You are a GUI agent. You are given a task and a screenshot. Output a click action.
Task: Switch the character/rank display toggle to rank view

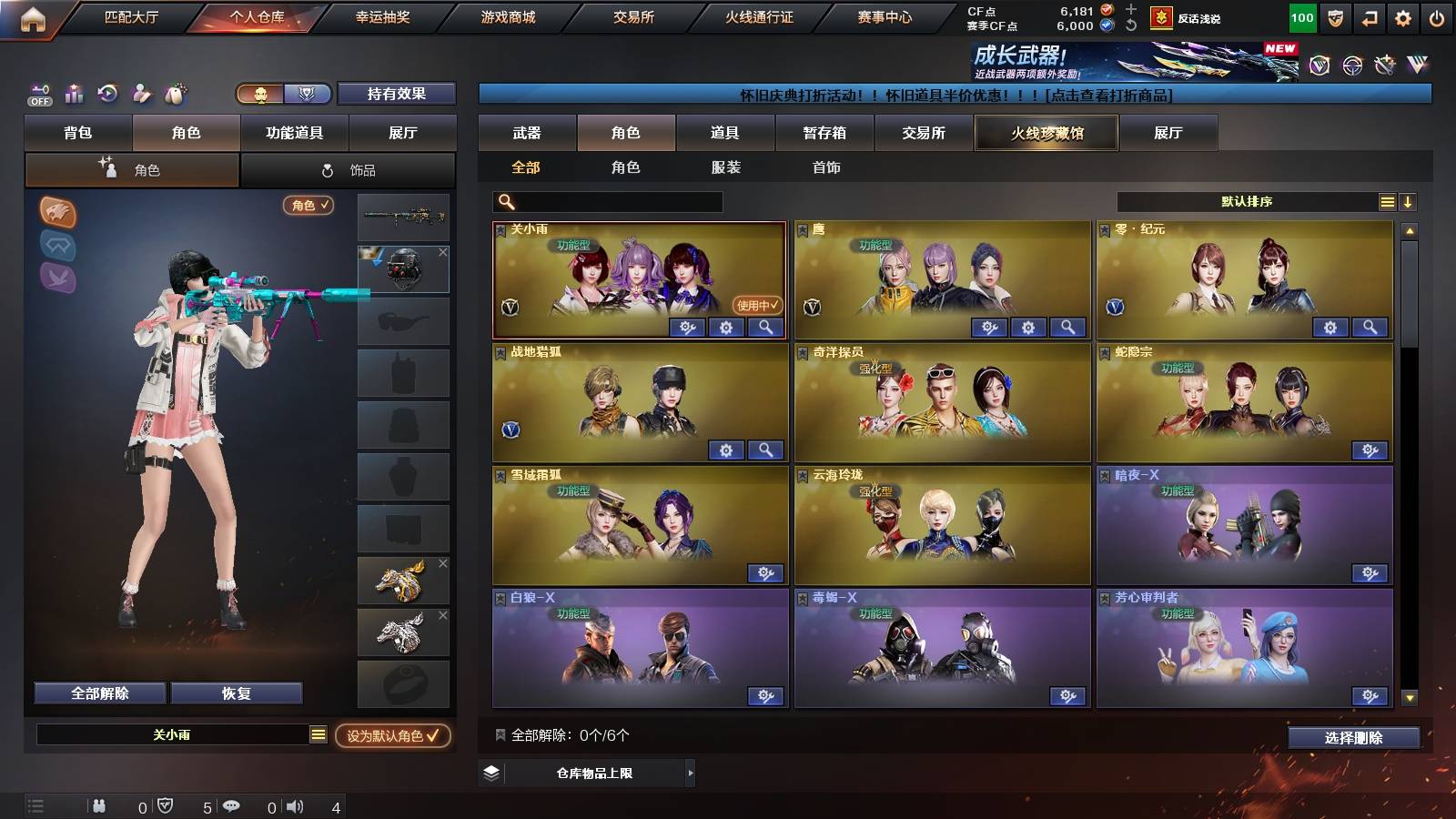[308, 94]
